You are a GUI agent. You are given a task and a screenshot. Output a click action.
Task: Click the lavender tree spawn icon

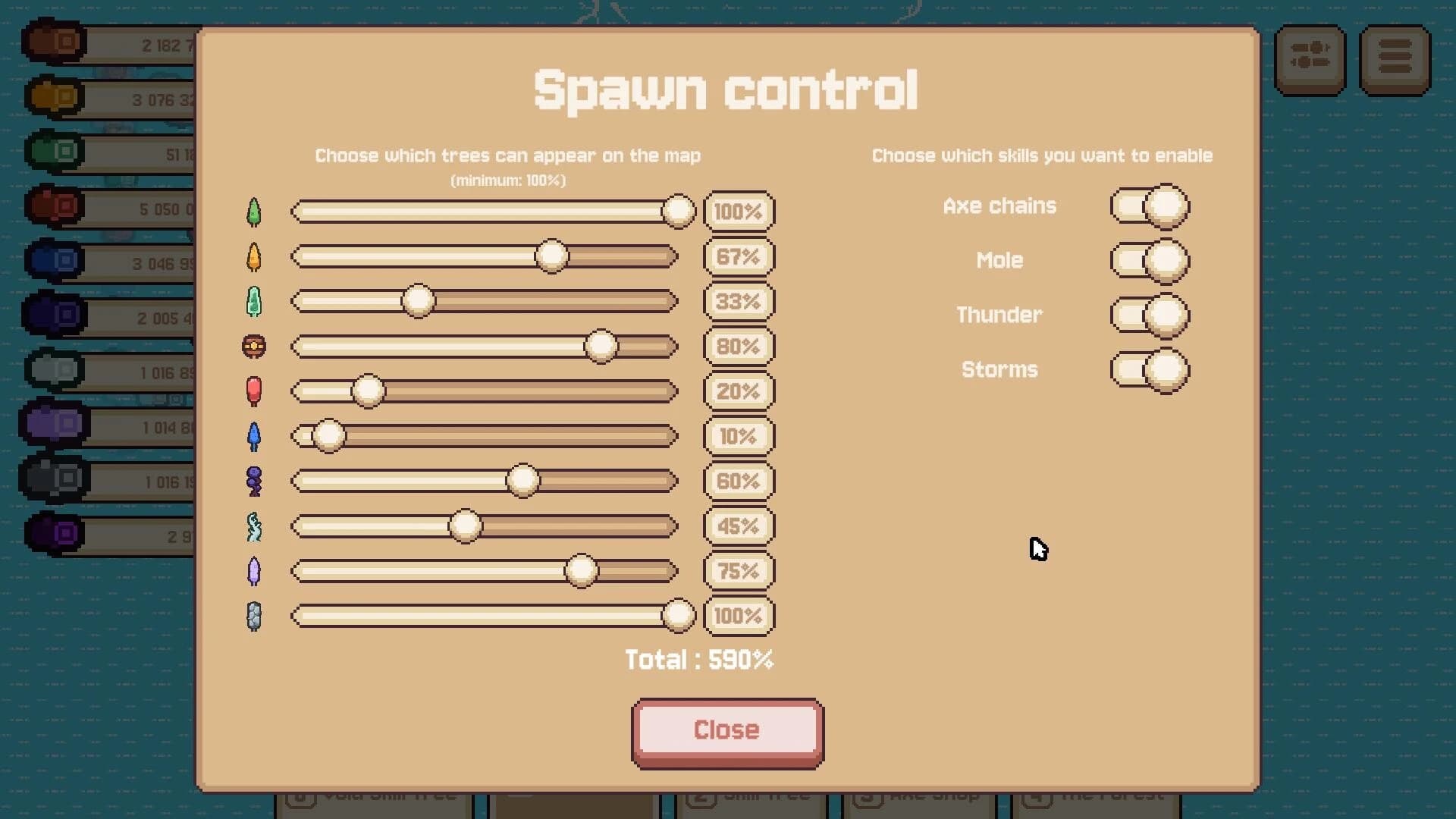click(254, 571)
